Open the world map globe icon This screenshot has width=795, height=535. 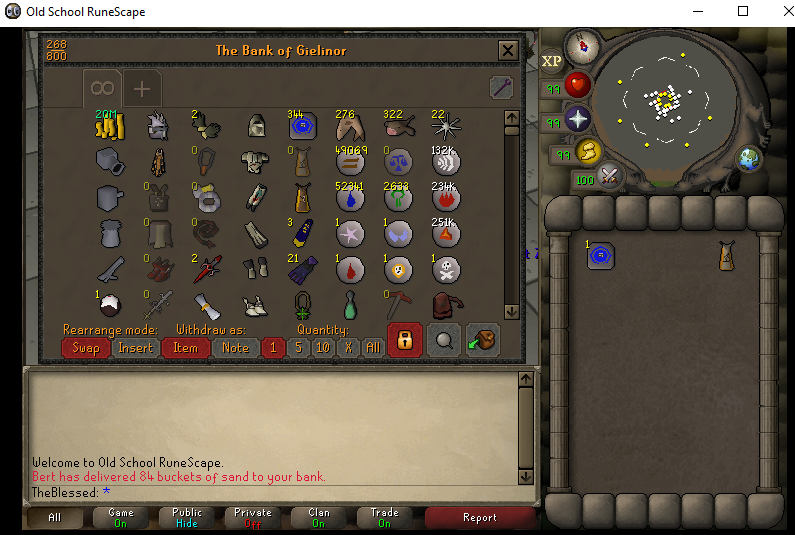pyautogui.click(x=747, y=158)
